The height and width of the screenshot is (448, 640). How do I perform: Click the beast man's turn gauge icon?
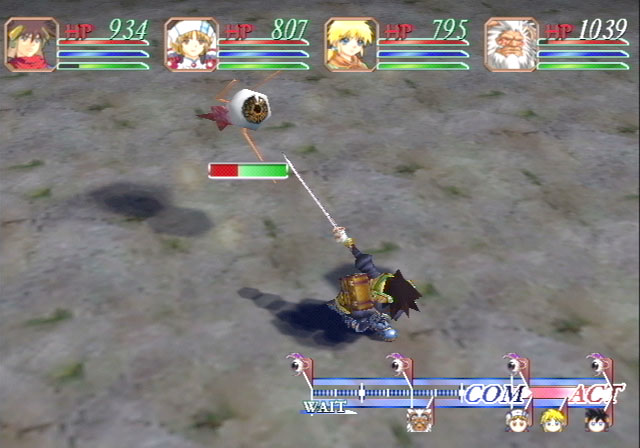(419, 418)
